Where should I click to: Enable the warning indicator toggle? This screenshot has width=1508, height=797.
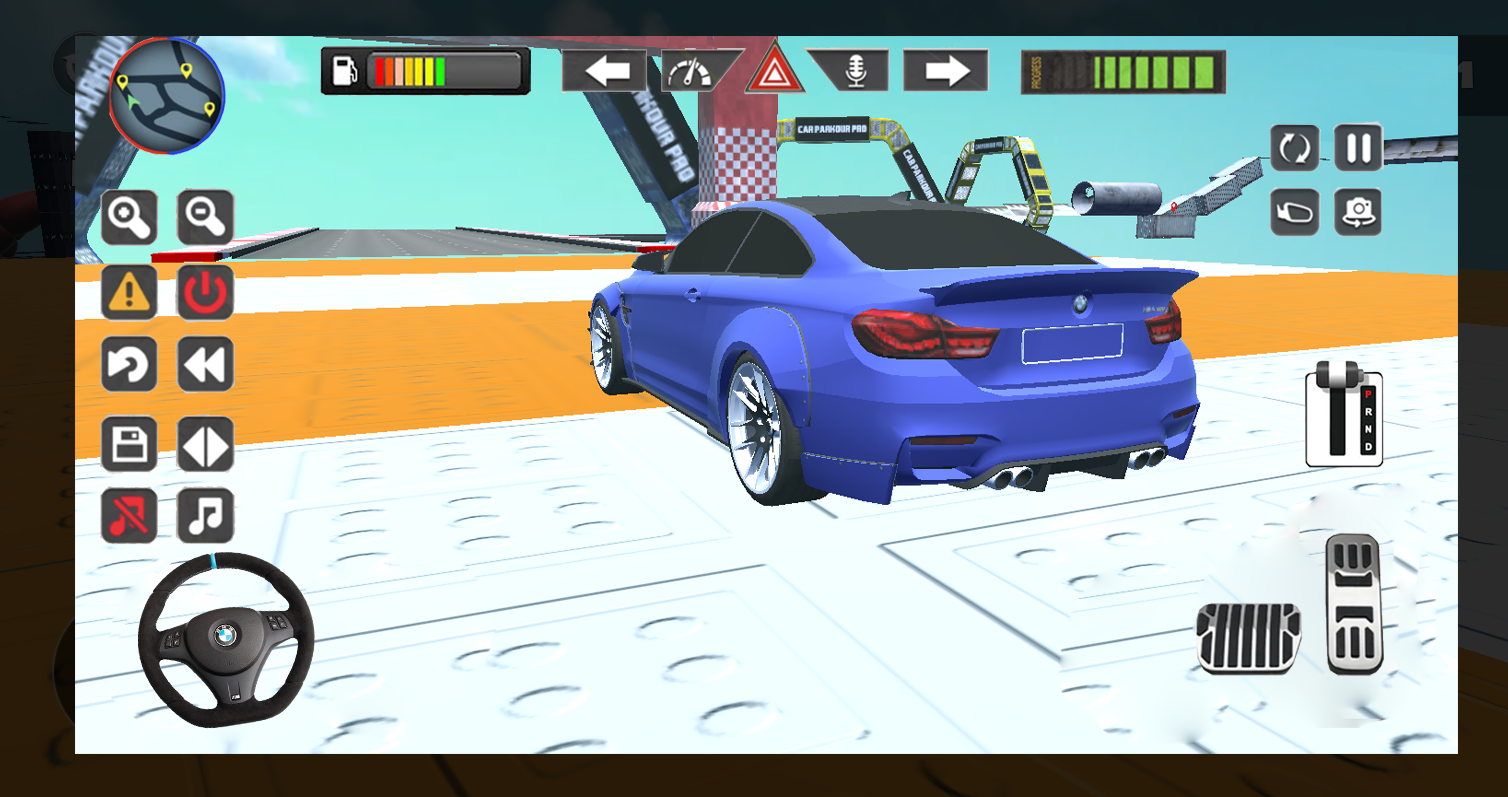[x=128, y=290]
